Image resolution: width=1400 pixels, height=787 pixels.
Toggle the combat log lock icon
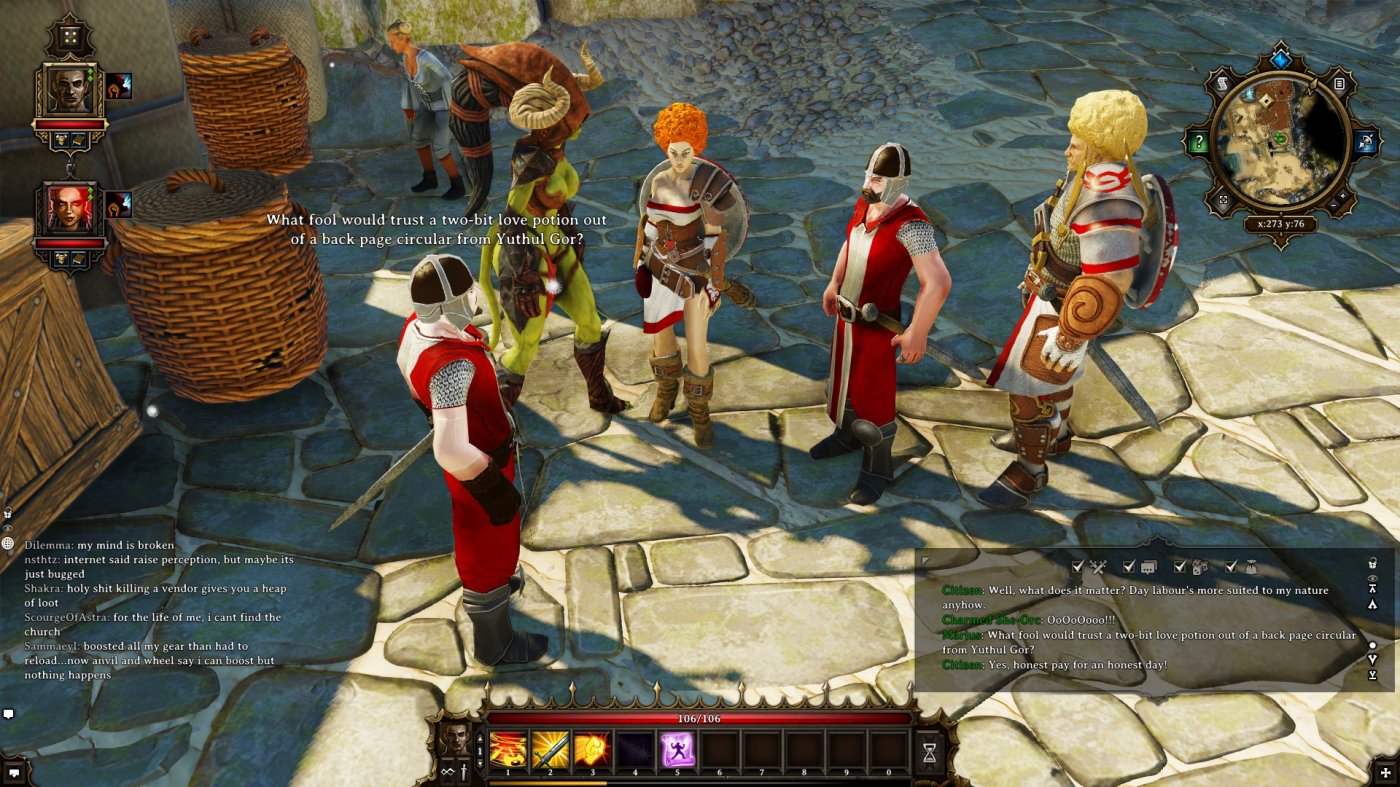1374,562
